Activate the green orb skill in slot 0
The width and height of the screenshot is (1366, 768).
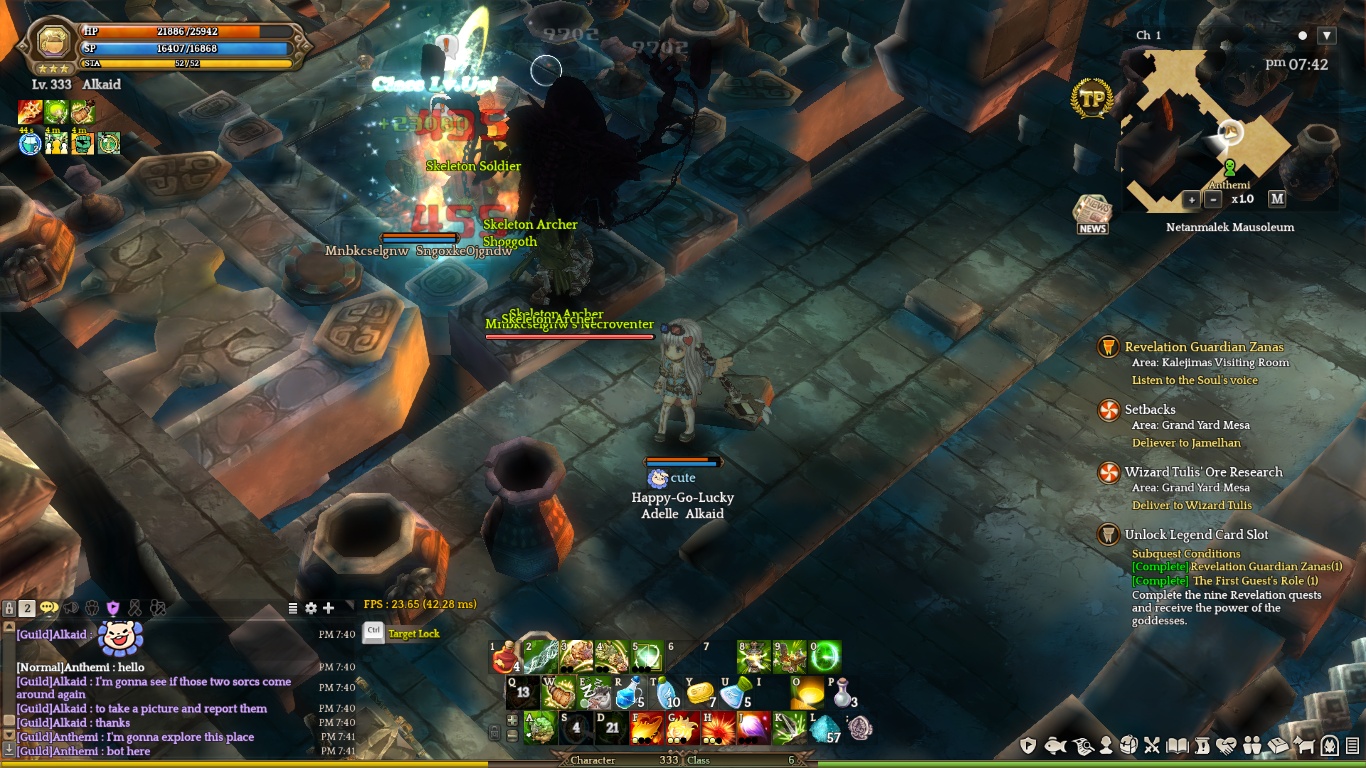click(825, 657)
